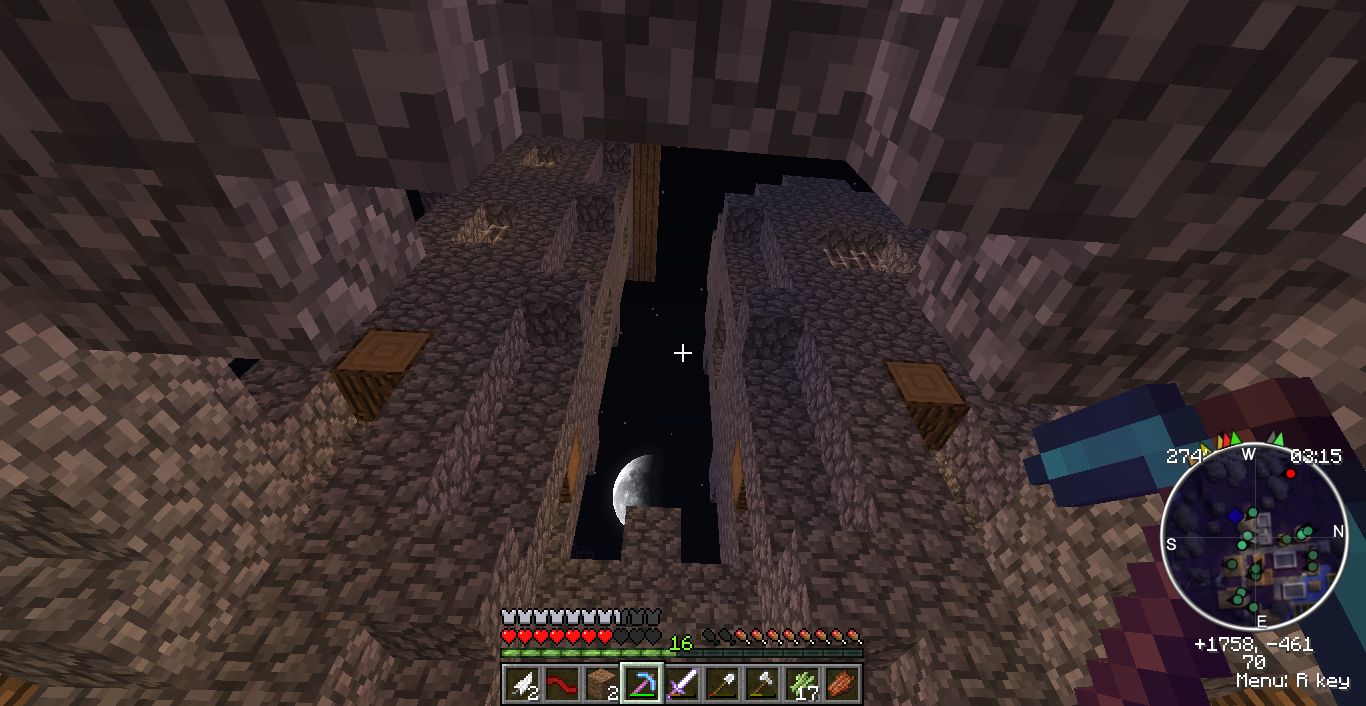Select the arrow stack in the hotbar
This screenshot has height=706, width=1366.
[x=521, y=684]
